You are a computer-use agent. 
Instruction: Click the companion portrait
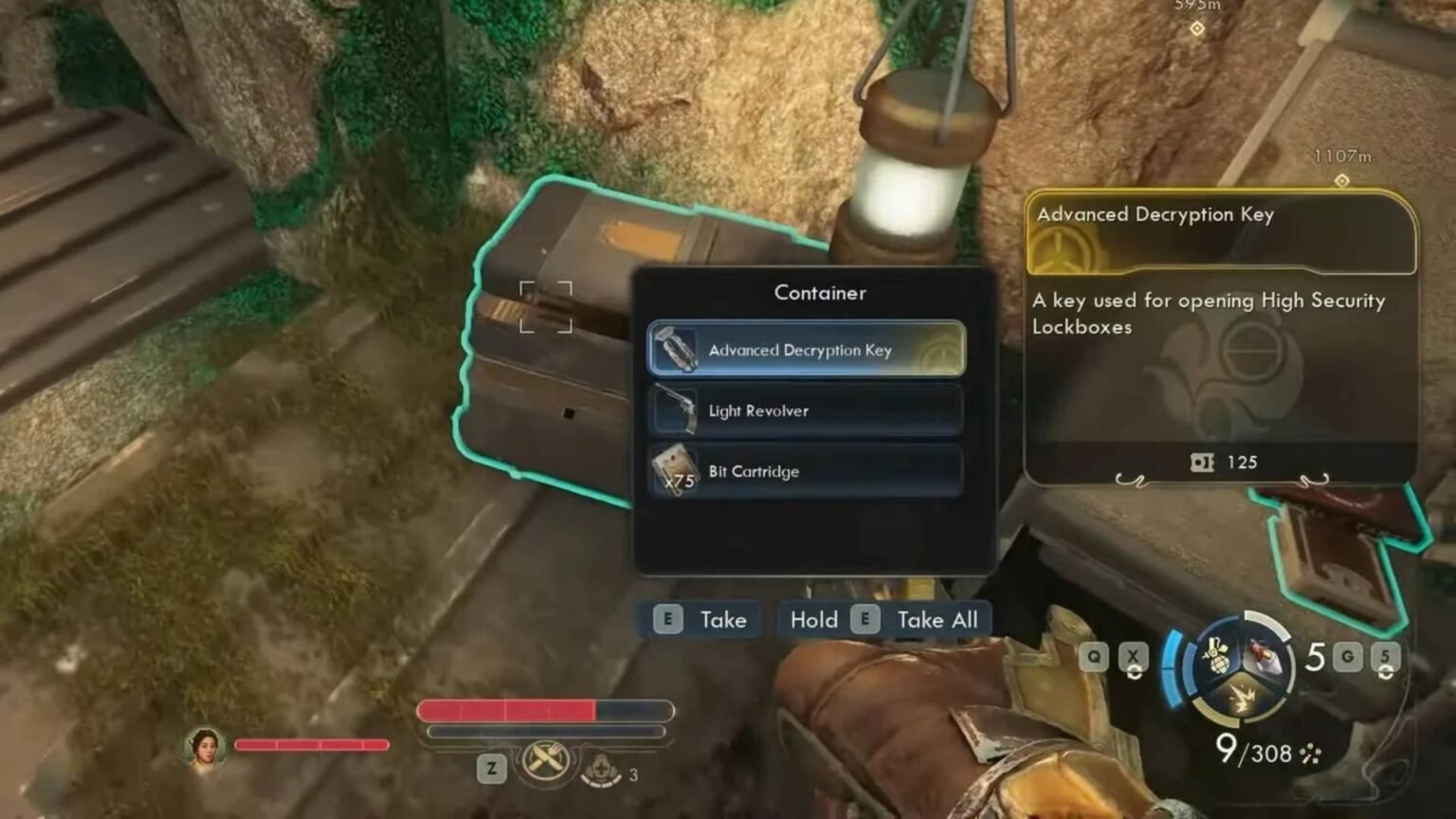coord(204,747)
